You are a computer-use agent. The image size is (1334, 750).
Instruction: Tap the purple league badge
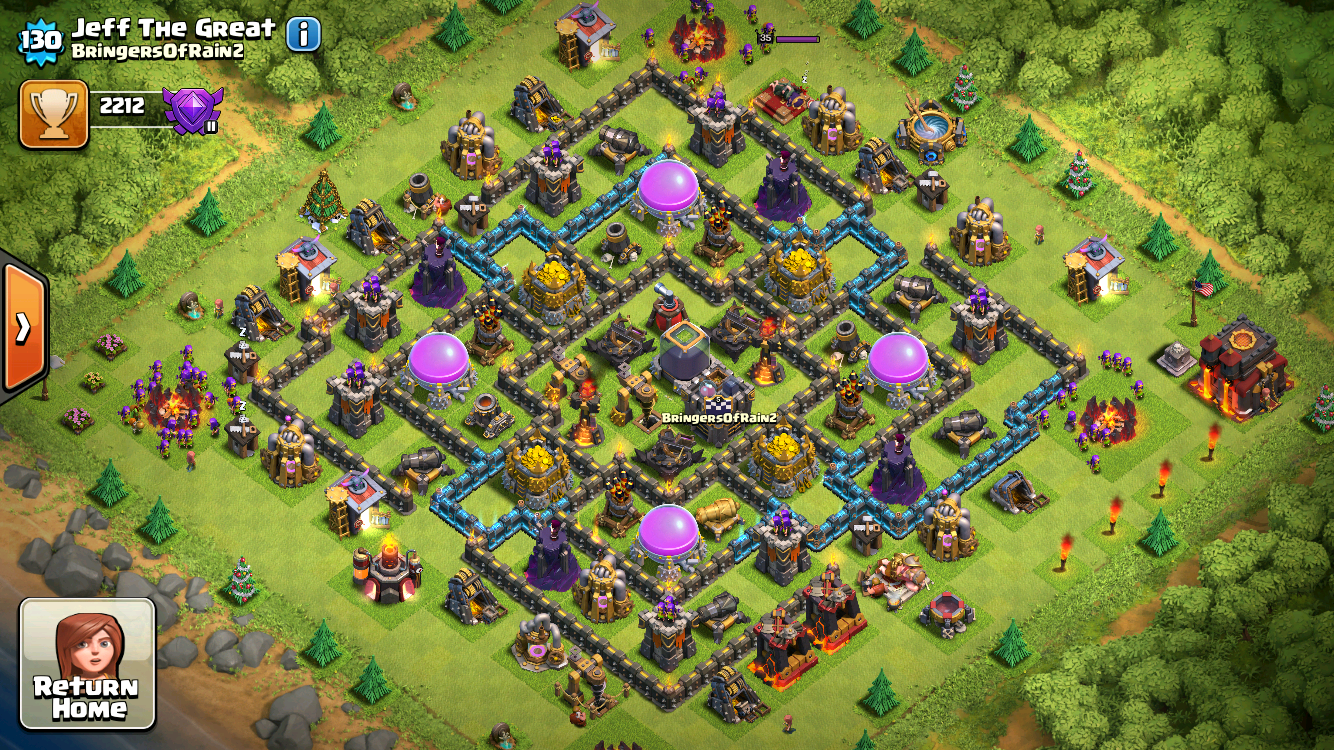192,109
